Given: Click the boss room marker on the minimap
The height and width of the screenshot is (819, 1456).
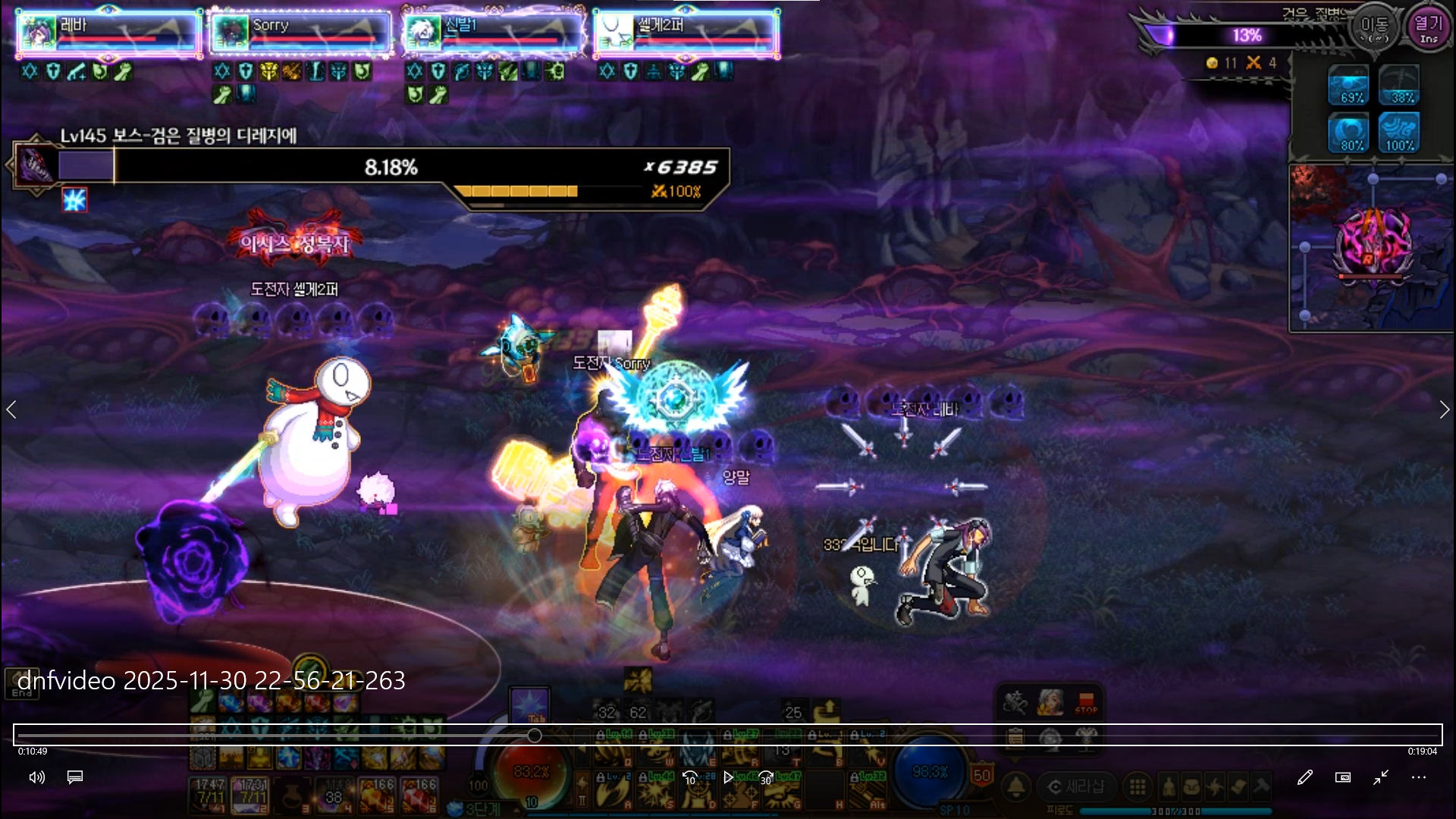Looking at the screenshot, I should [x=1373, y=244].
